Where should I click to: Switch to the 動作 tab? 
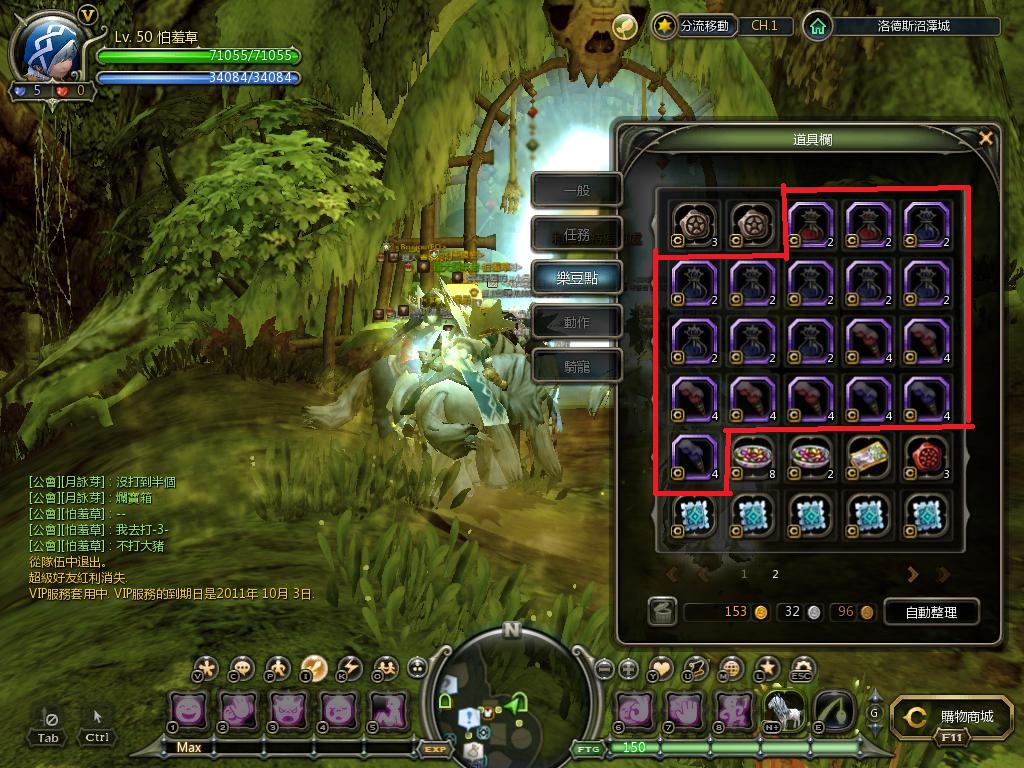coord(577,322)
